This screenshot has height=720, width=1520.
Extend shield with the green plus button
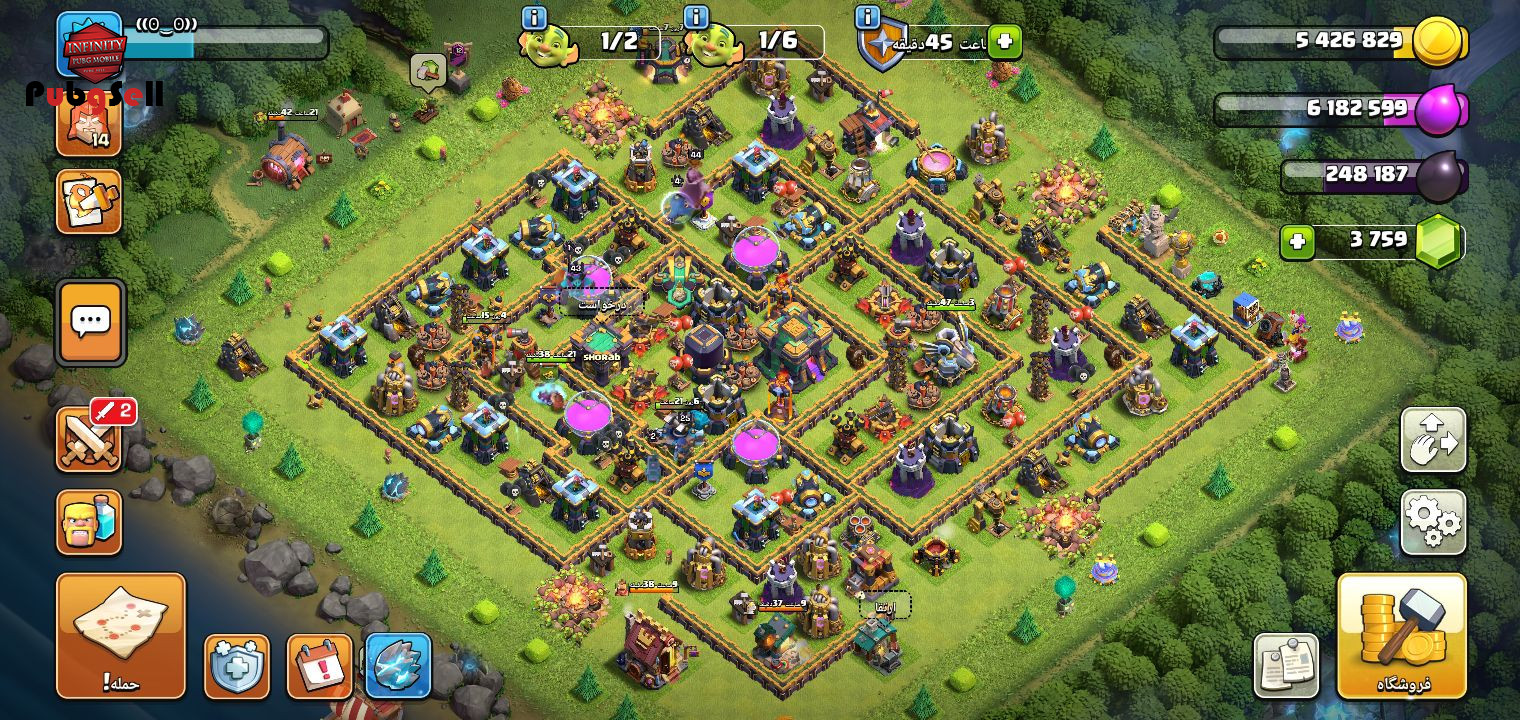pyautogui.click(x=1005, y=42)
